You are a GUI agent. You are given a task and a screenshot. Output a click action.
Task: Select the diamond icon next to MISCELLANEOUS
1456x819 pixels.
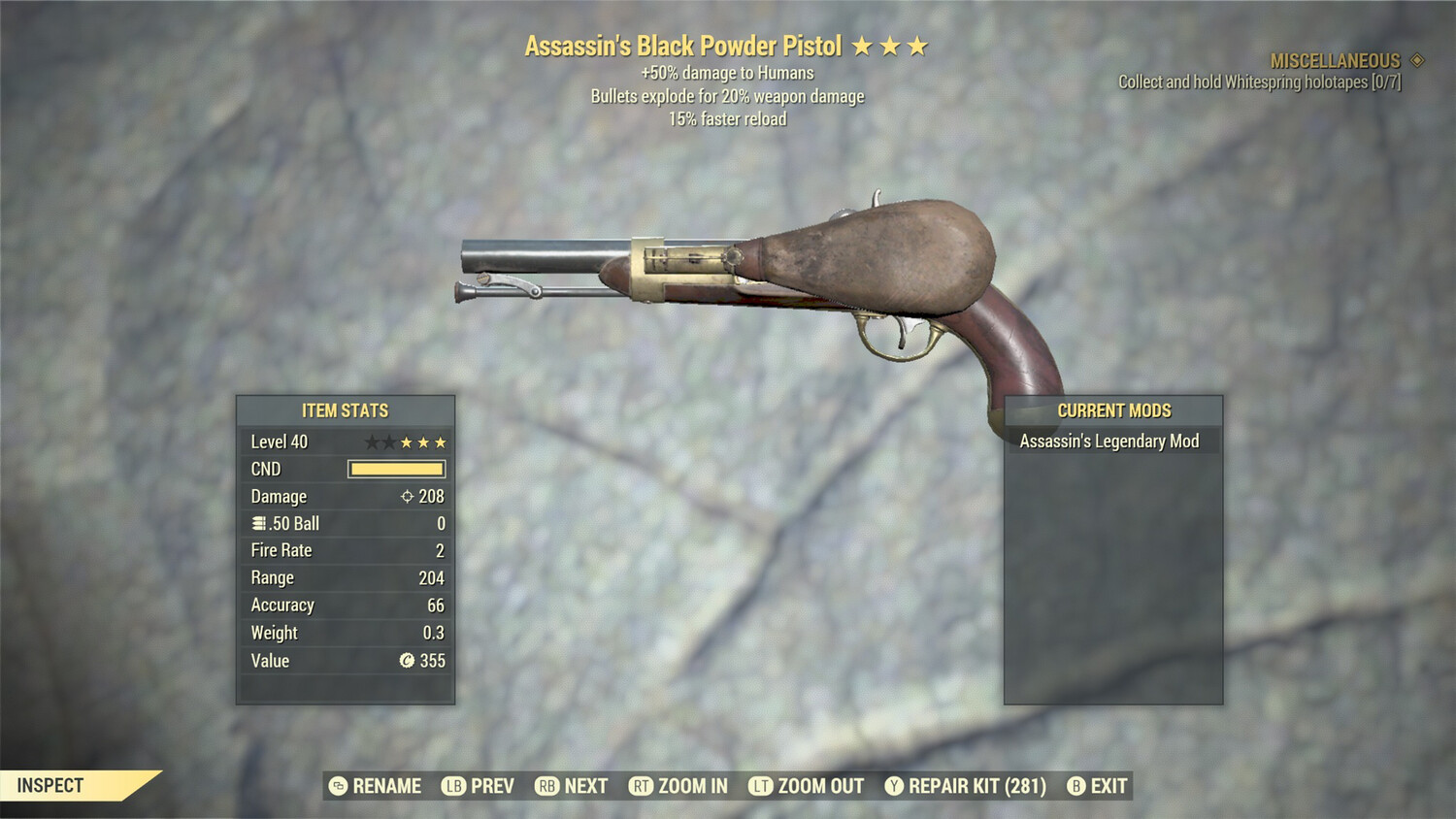pyautogui.click(x=1415, y=59)
